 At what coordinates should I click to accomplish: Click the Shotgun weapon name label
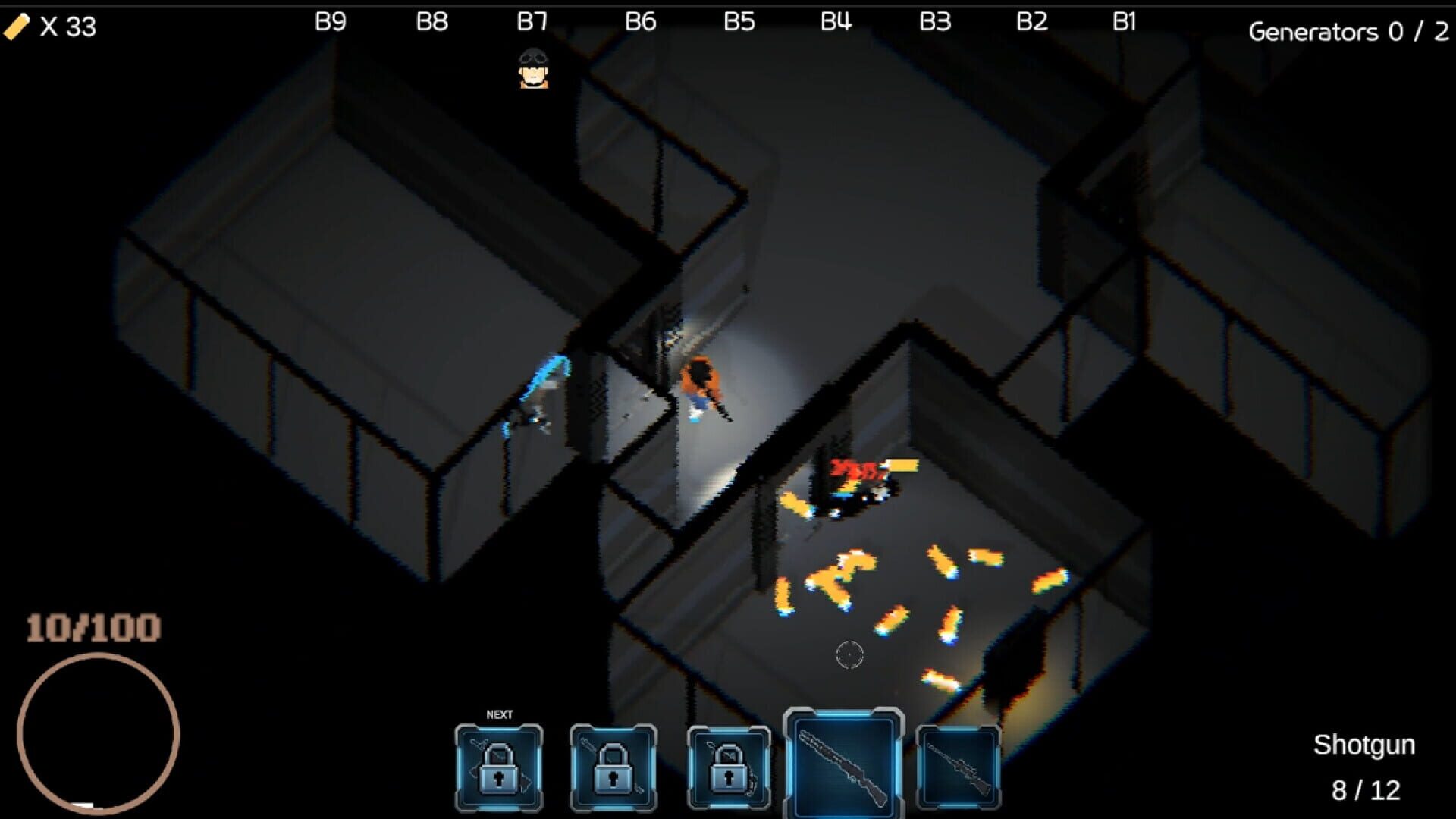1364,744
